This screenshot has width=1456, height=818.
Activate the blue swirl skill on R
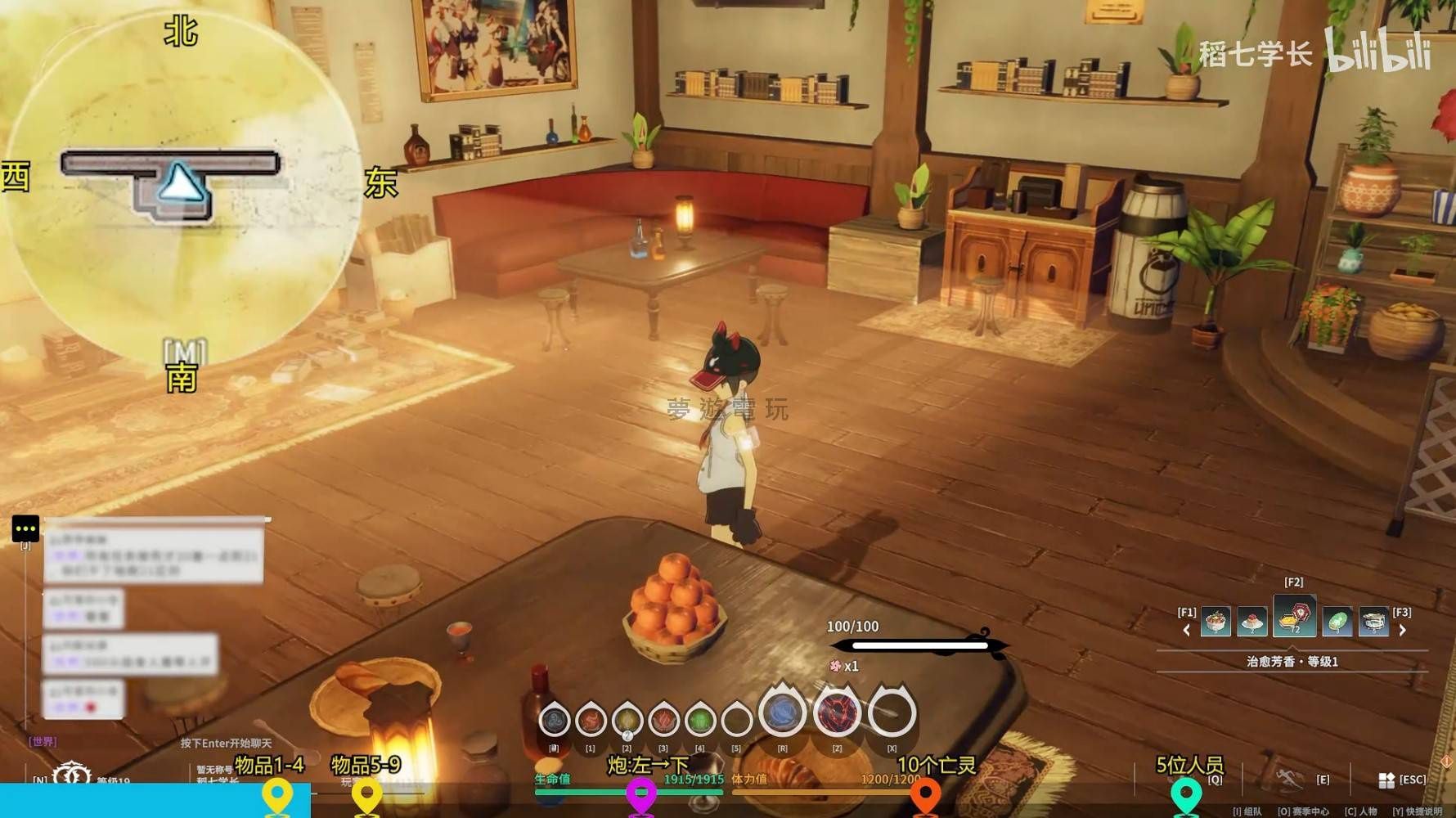pos(783,712)
